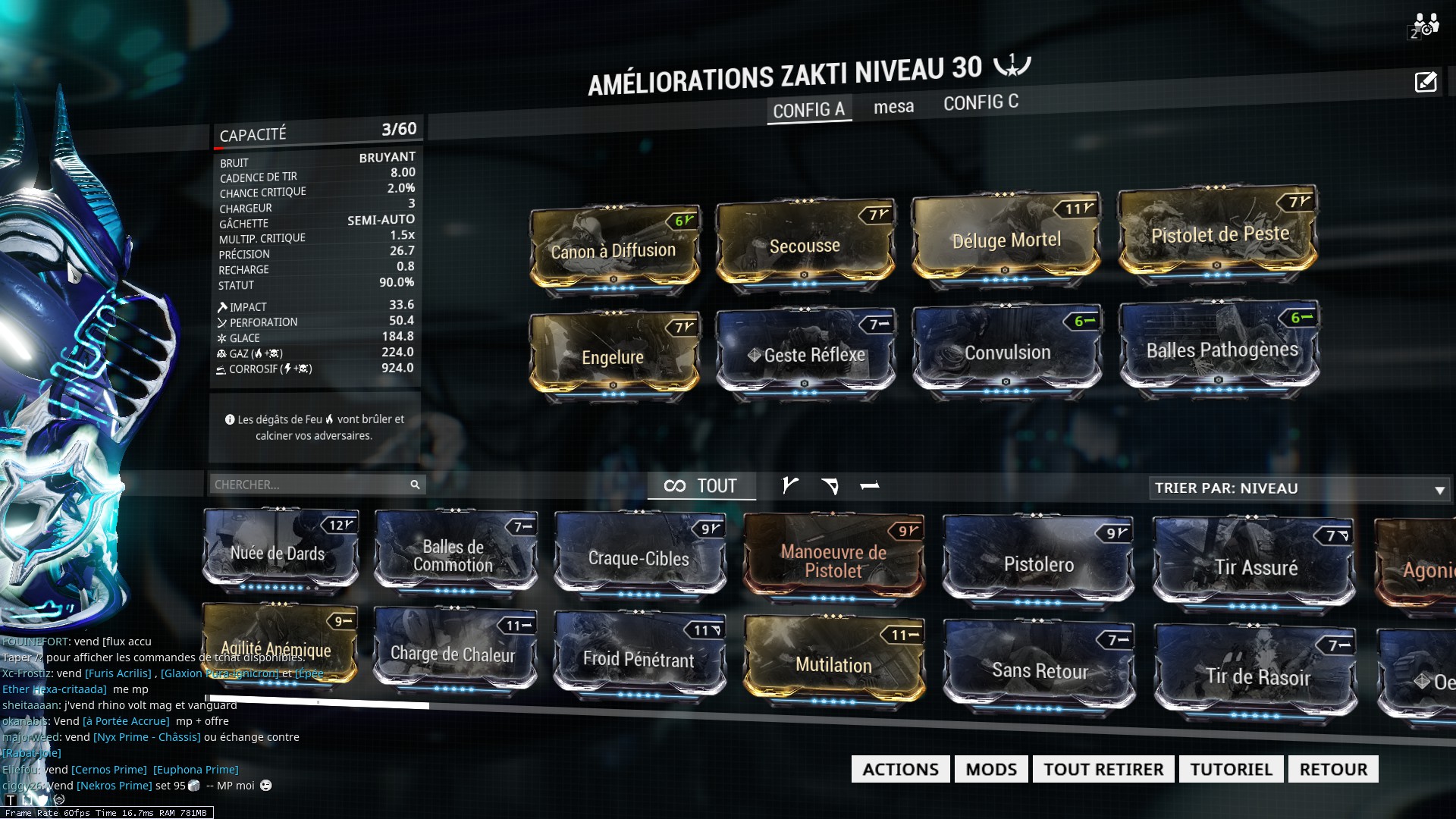Select the Manoeuvre de Pistolet mod card

833,560
